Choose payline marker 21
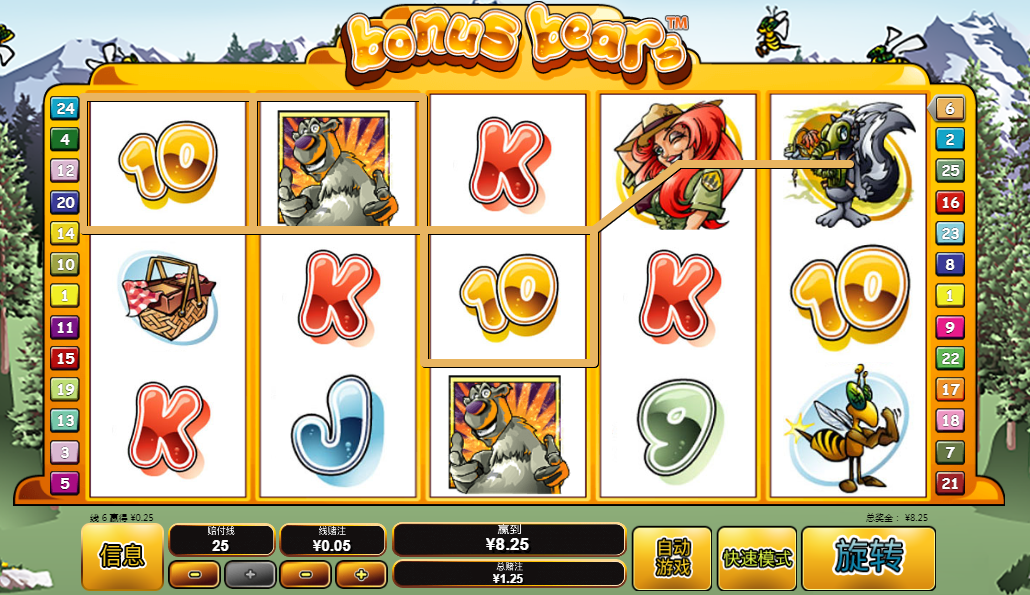The image size is (1030, 595). click(x=950, y=483)
